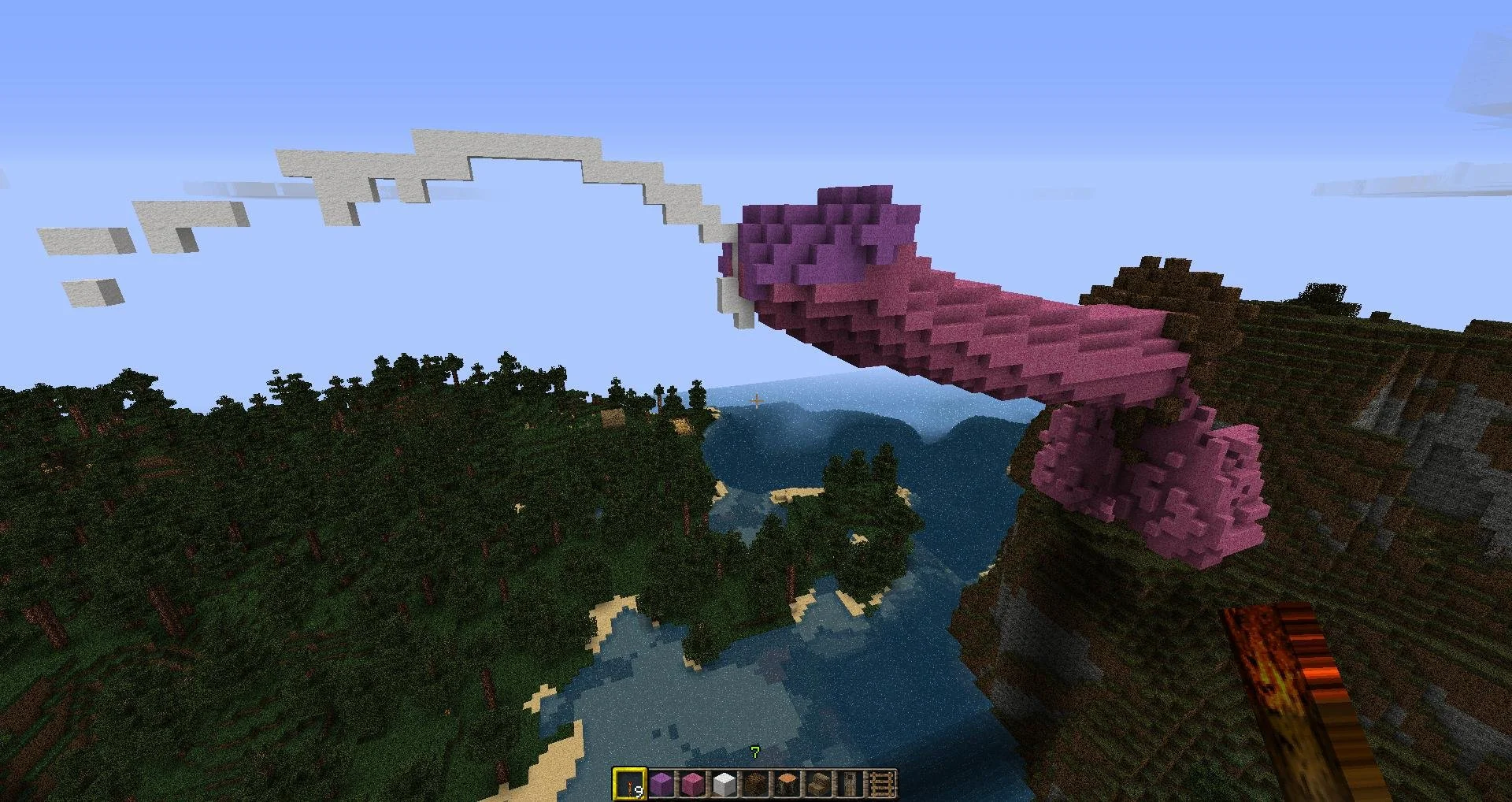Choose the orange-topped block slot
Viewport: 1512px width, 802px height.
coord(787,784)
